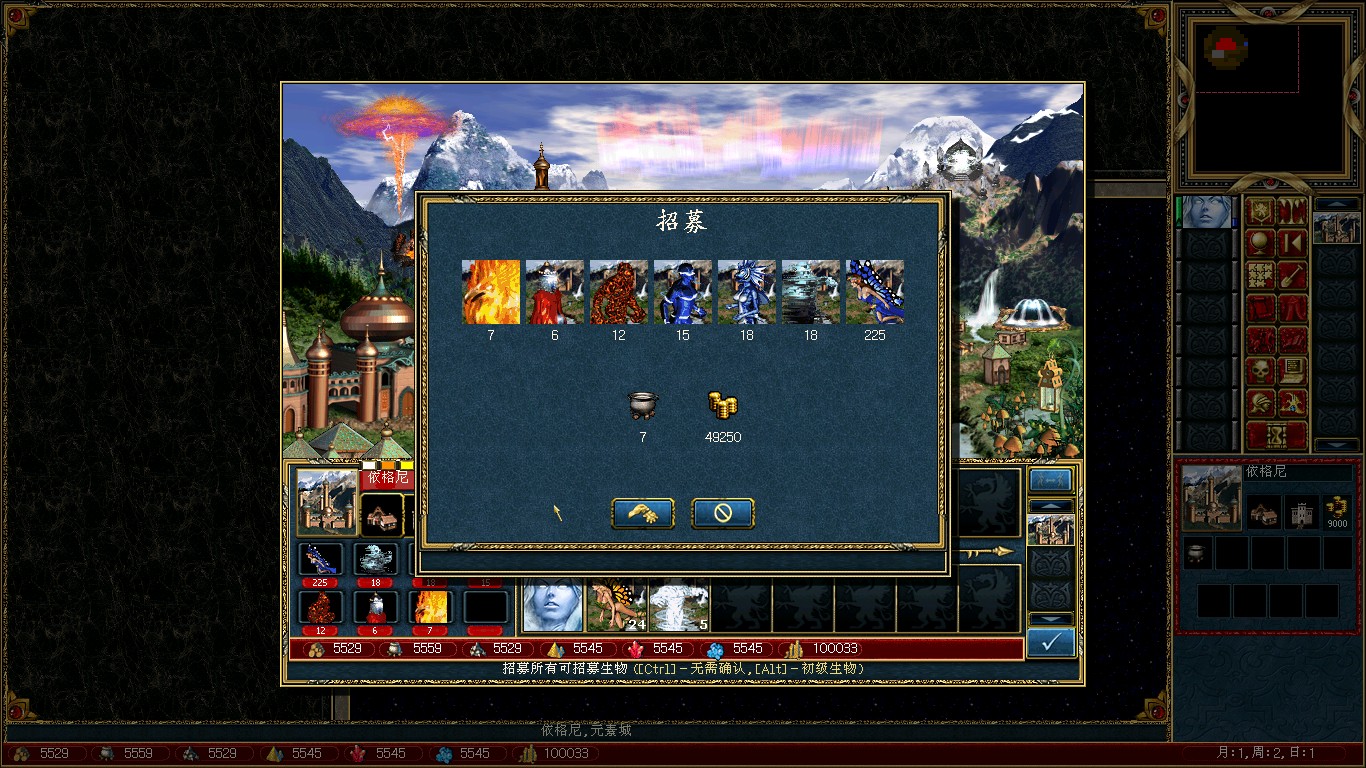Screen dimensions: 1366x768
Task: Select the phoenix portrait in recruit dialog
Action: pos(491,292)
